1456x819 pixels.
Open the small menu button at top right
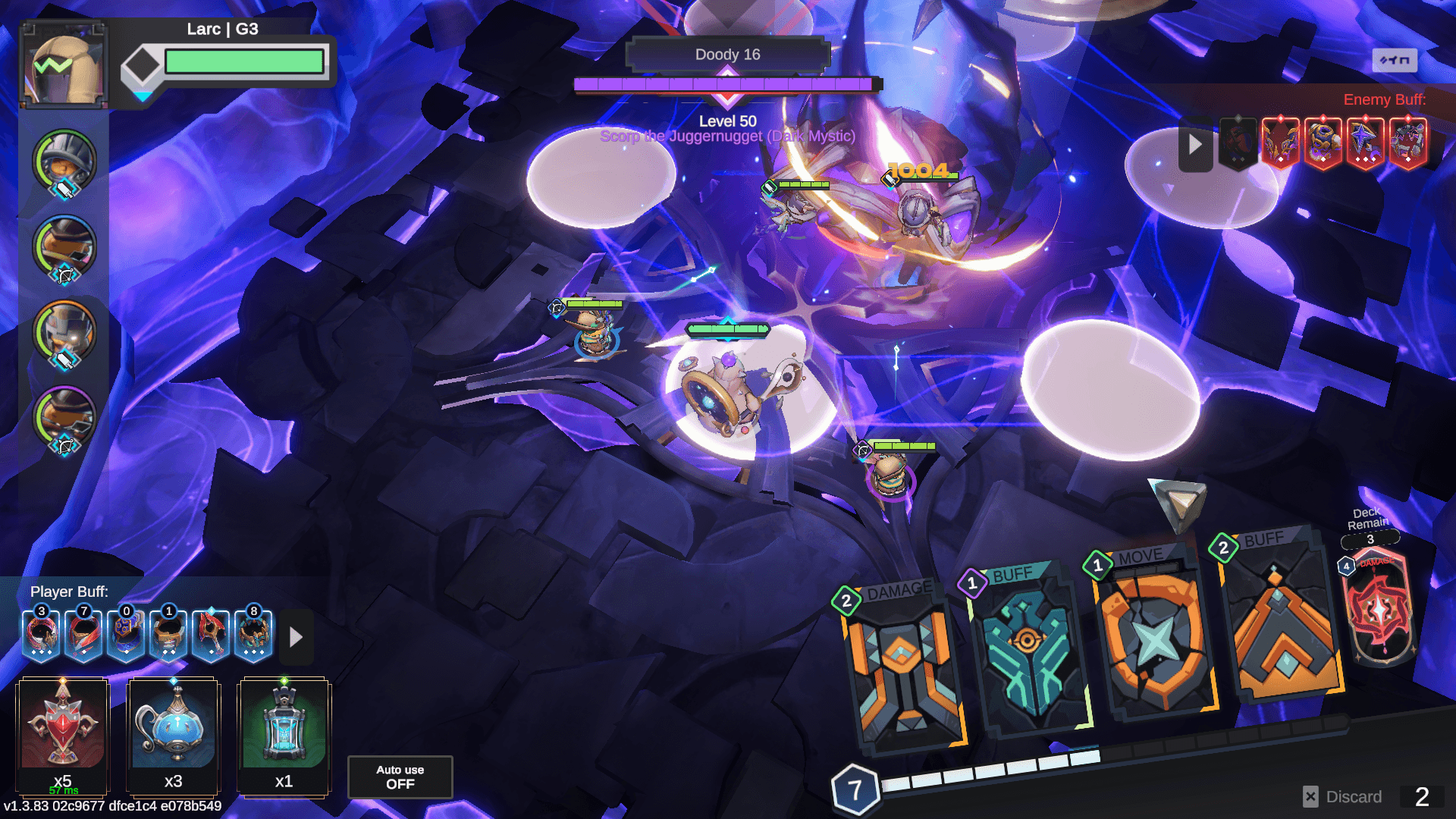(x=1394, y=60)
